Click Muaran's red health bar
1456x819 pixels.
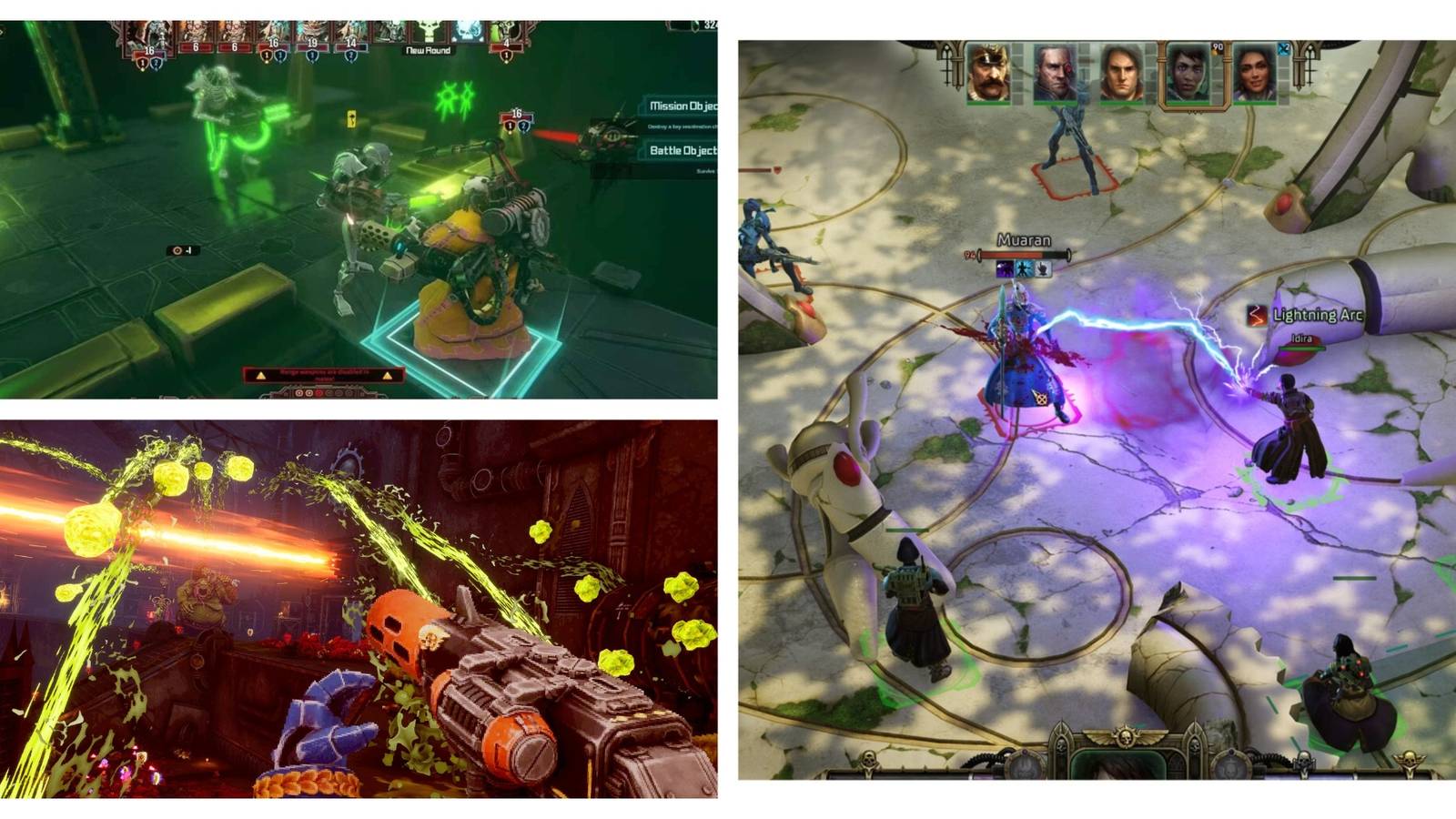click(1012, 255)
